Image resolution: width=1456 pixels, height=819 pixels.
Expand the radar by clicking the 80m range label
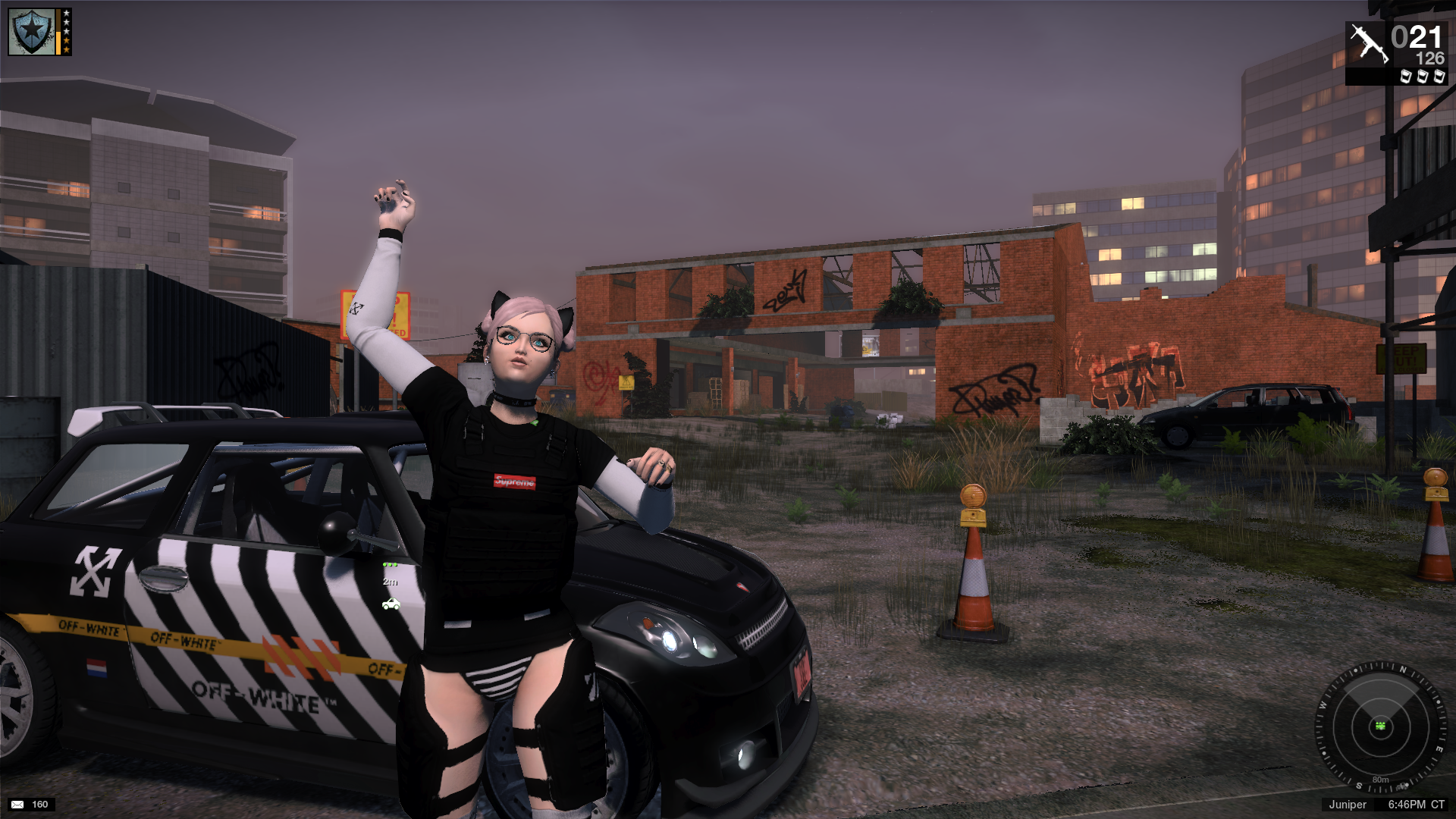point(1380,780)
